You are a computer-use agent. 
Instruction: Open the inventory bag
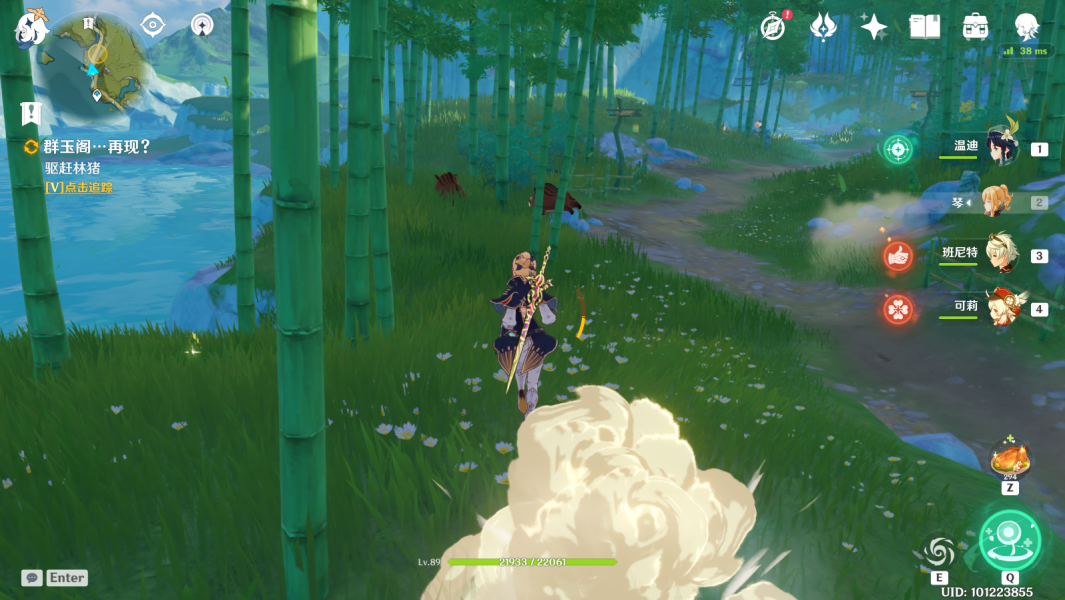tap(976, 27)
